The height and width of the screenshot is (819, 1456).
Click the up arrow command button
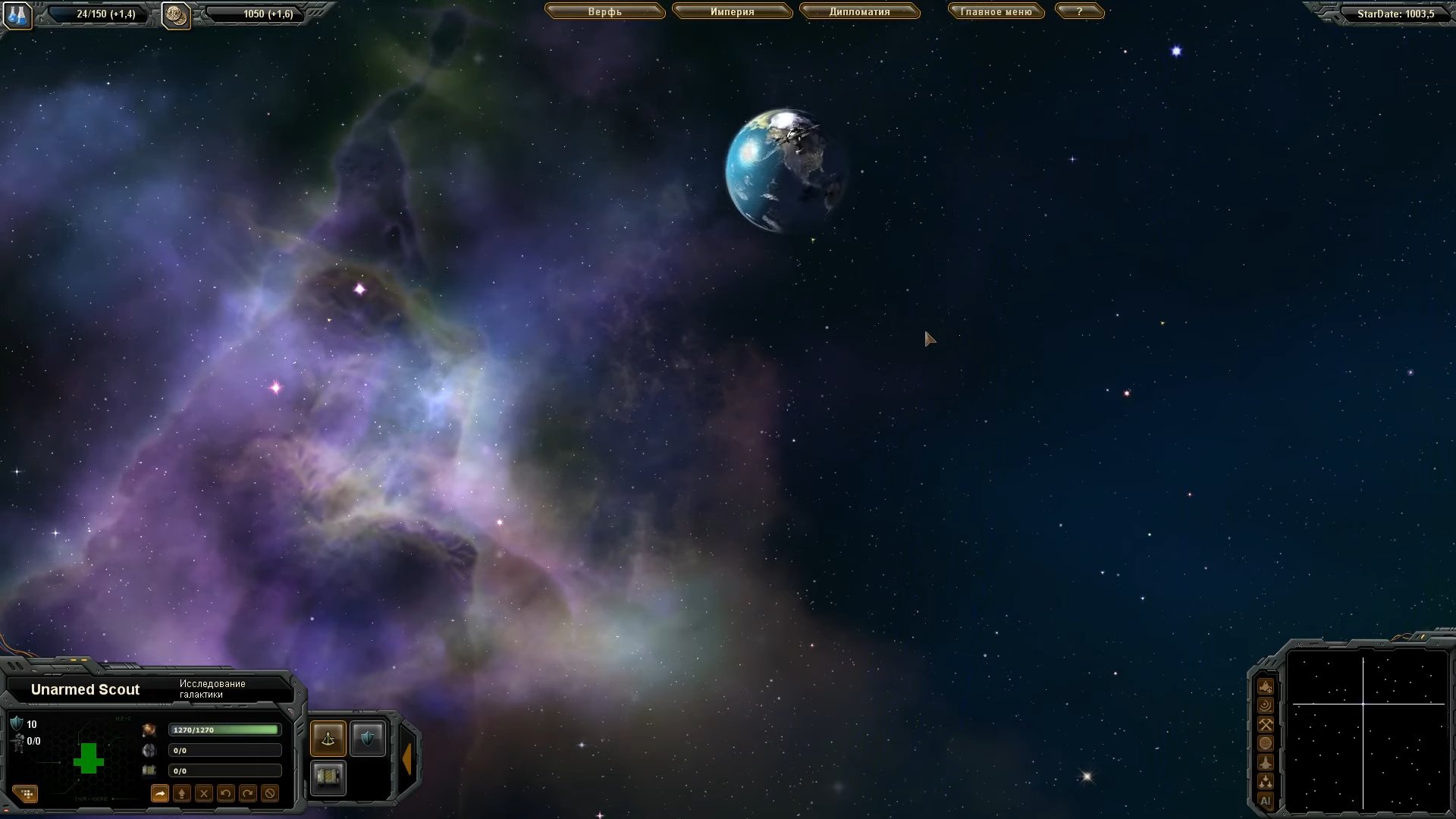point(181,794)
